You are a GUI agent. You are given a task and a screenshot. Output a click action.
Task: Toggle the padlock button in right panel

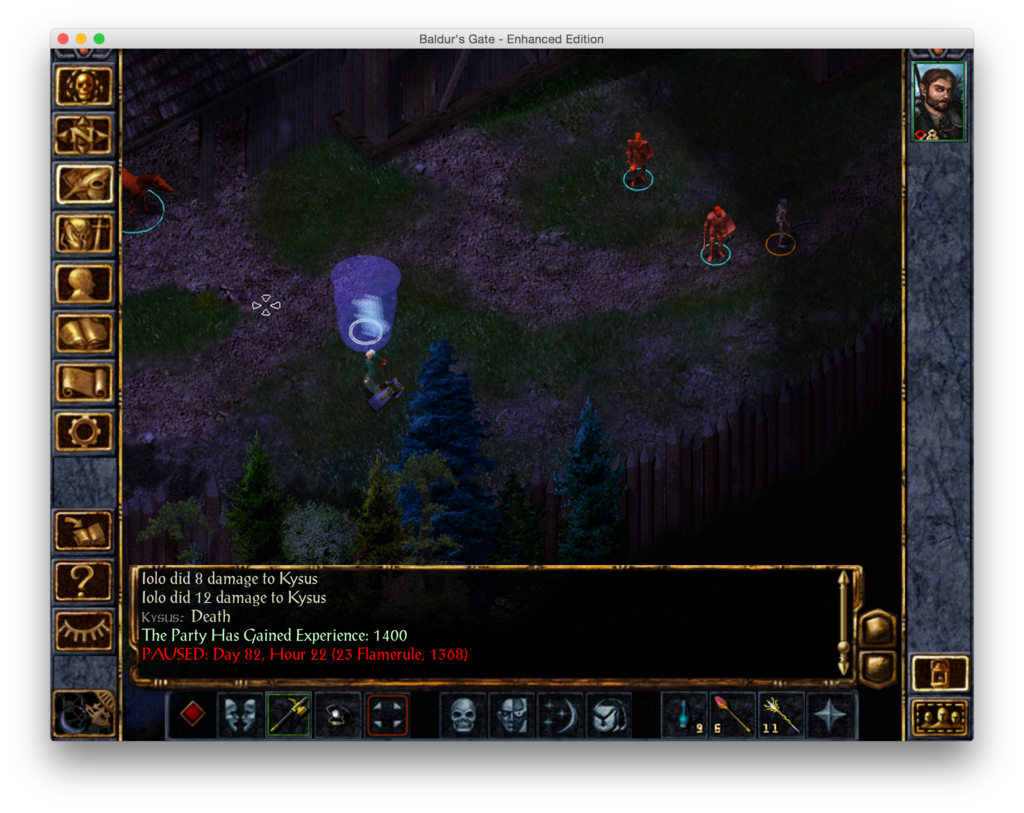pos(940,673)
